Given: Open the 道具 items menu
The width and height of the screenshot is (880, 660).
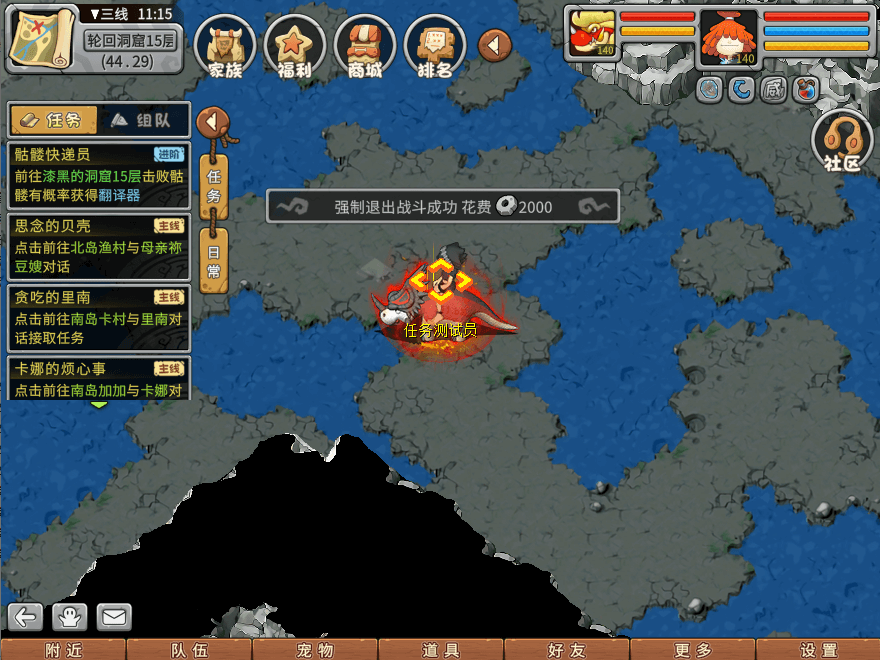Looking at the screenshot, I should click(441, 650).
